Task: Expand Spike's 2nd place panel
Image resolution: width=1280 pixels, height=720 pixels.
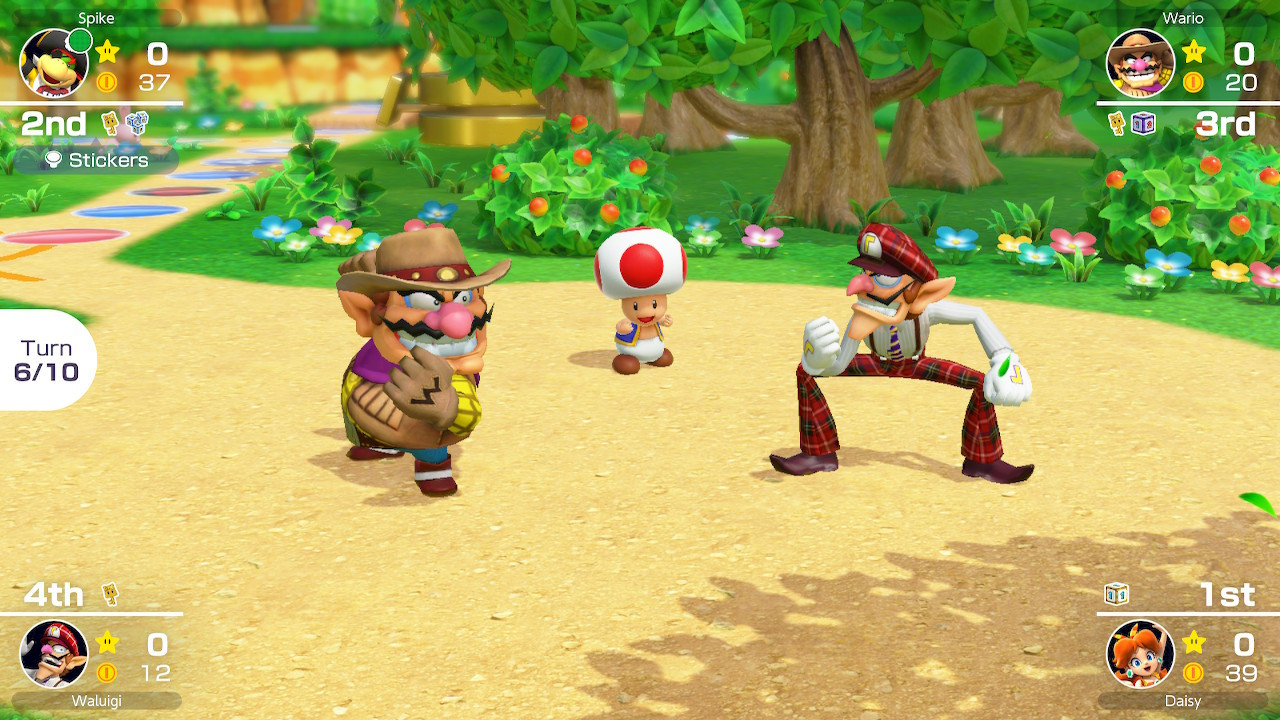Action: [54, 123]
